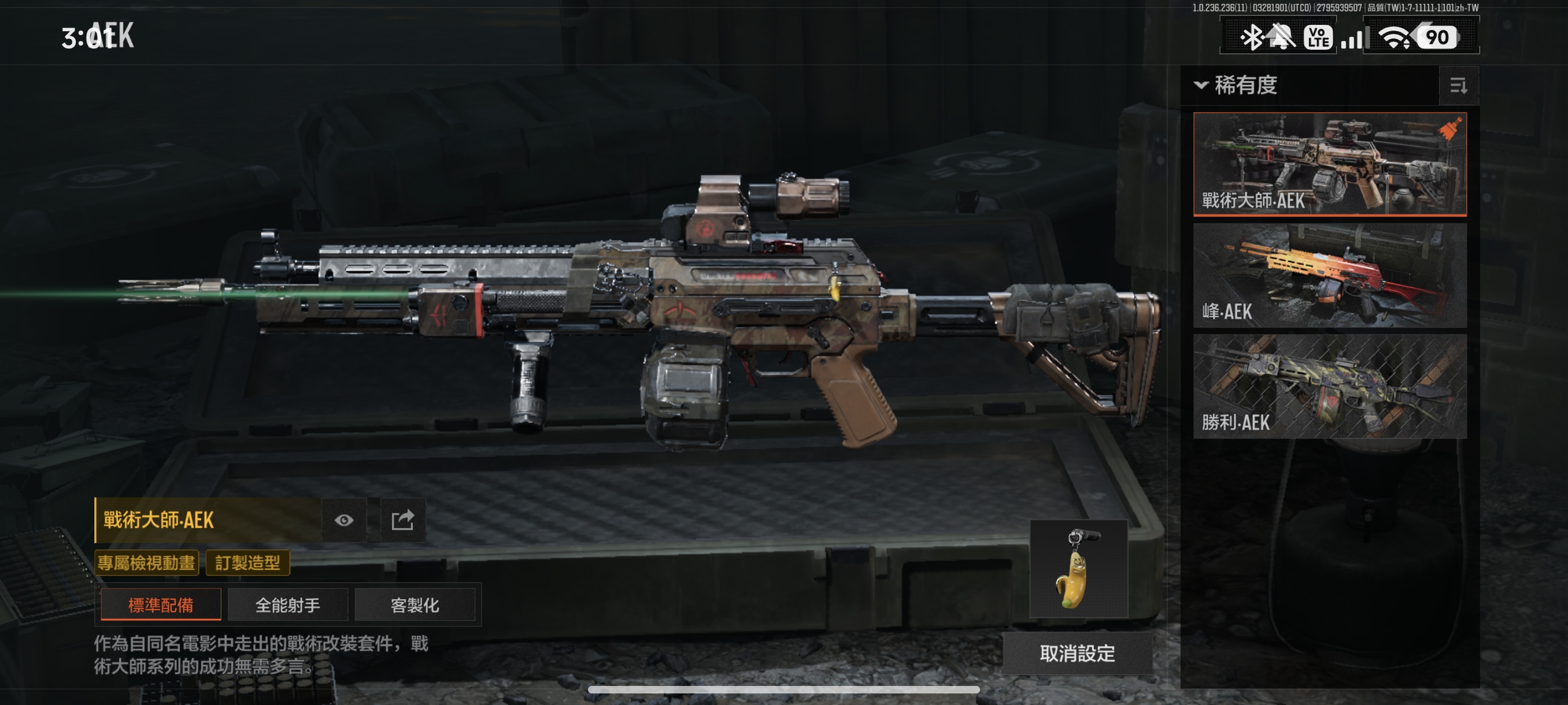Pick the 勝利·AEK skin thumbnail
This screenshot has height=705, width=1568.
[x=1329, y=385]
